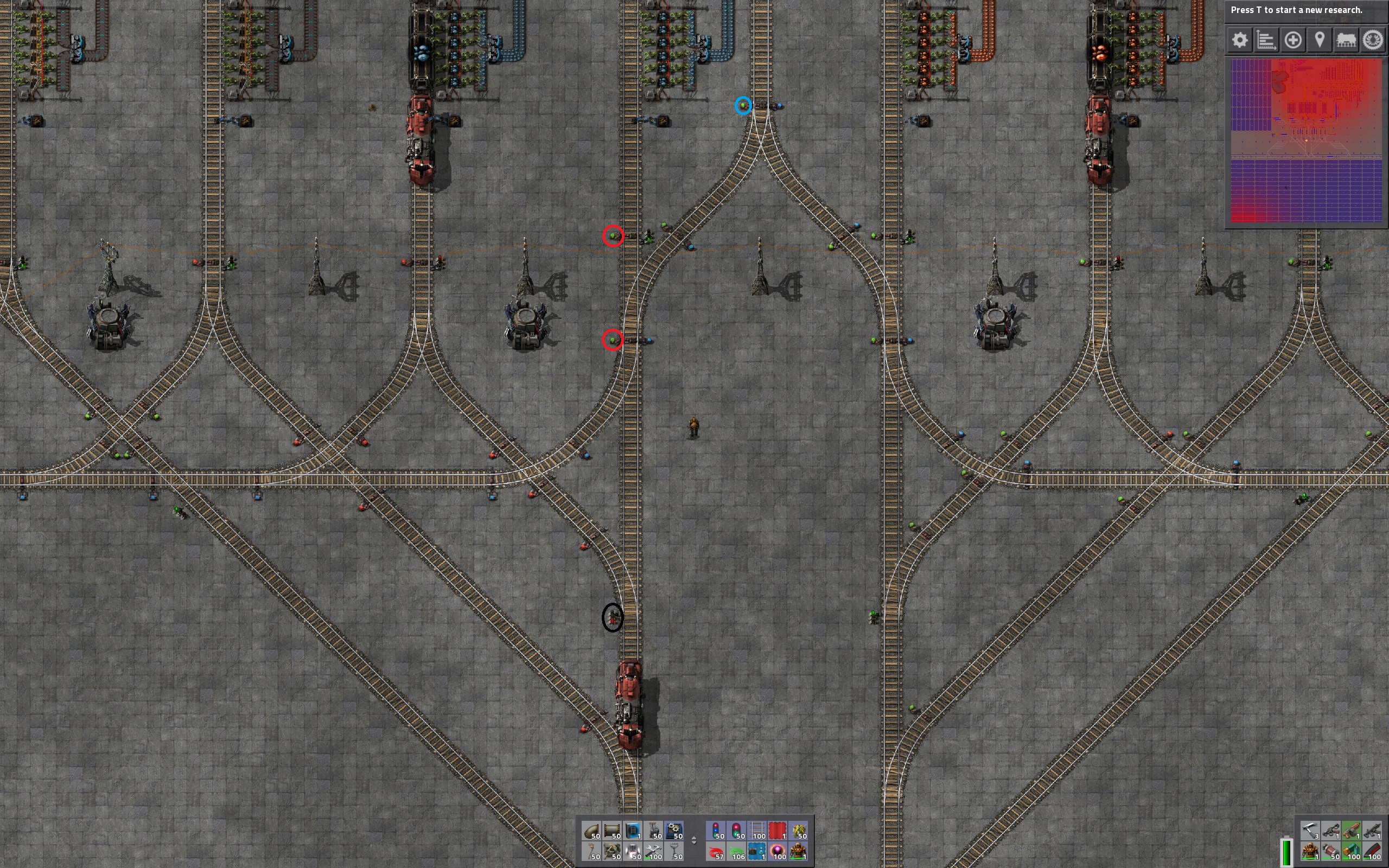
Task: Open the laurel wreath achievements button
Action: coord(1373,40)
